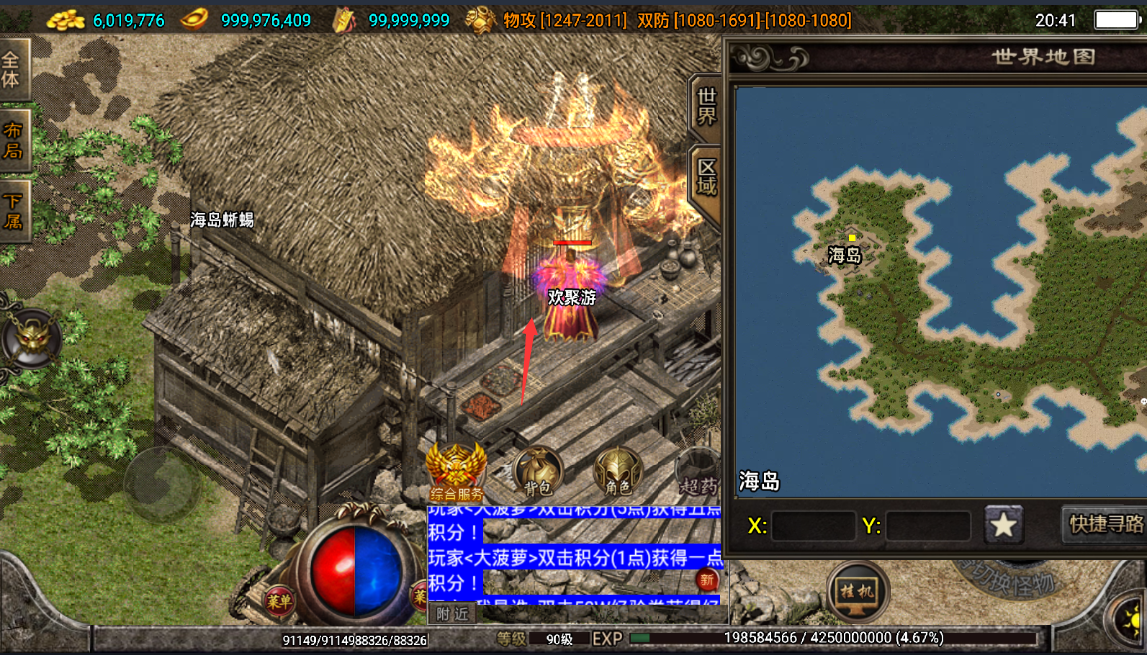The height and width of the screenshot is (656, 1147).
Task: Open the 布局 side tab
Action: [x=13, y=141]
